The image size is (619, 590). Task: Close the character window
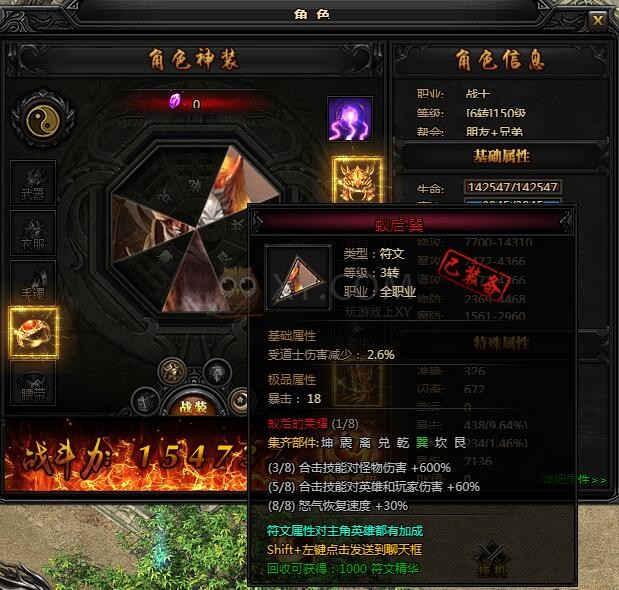coord(597,20)
